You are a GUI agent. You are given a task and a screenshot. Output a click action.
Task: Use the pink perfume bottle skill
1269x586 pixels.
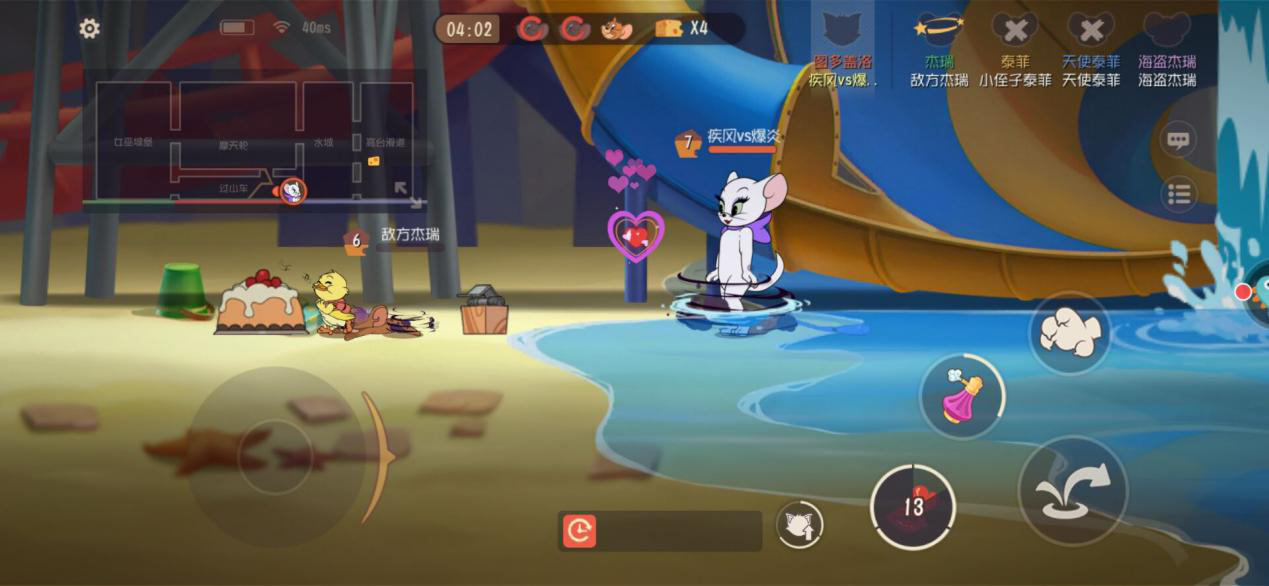pyautogui.click(x=961, y=397)
